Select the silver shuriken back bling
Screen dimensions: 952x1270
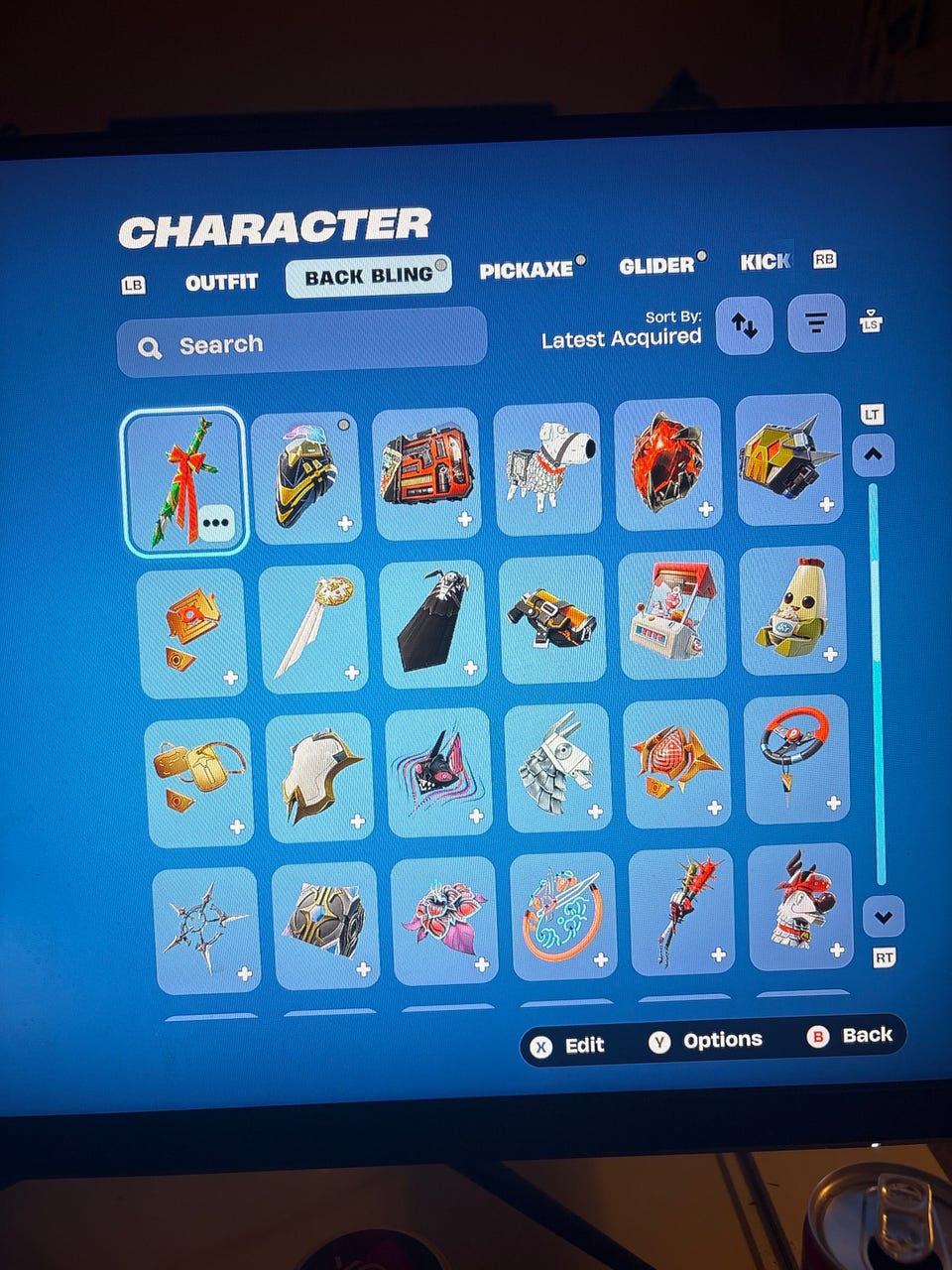tap(205, 928)
